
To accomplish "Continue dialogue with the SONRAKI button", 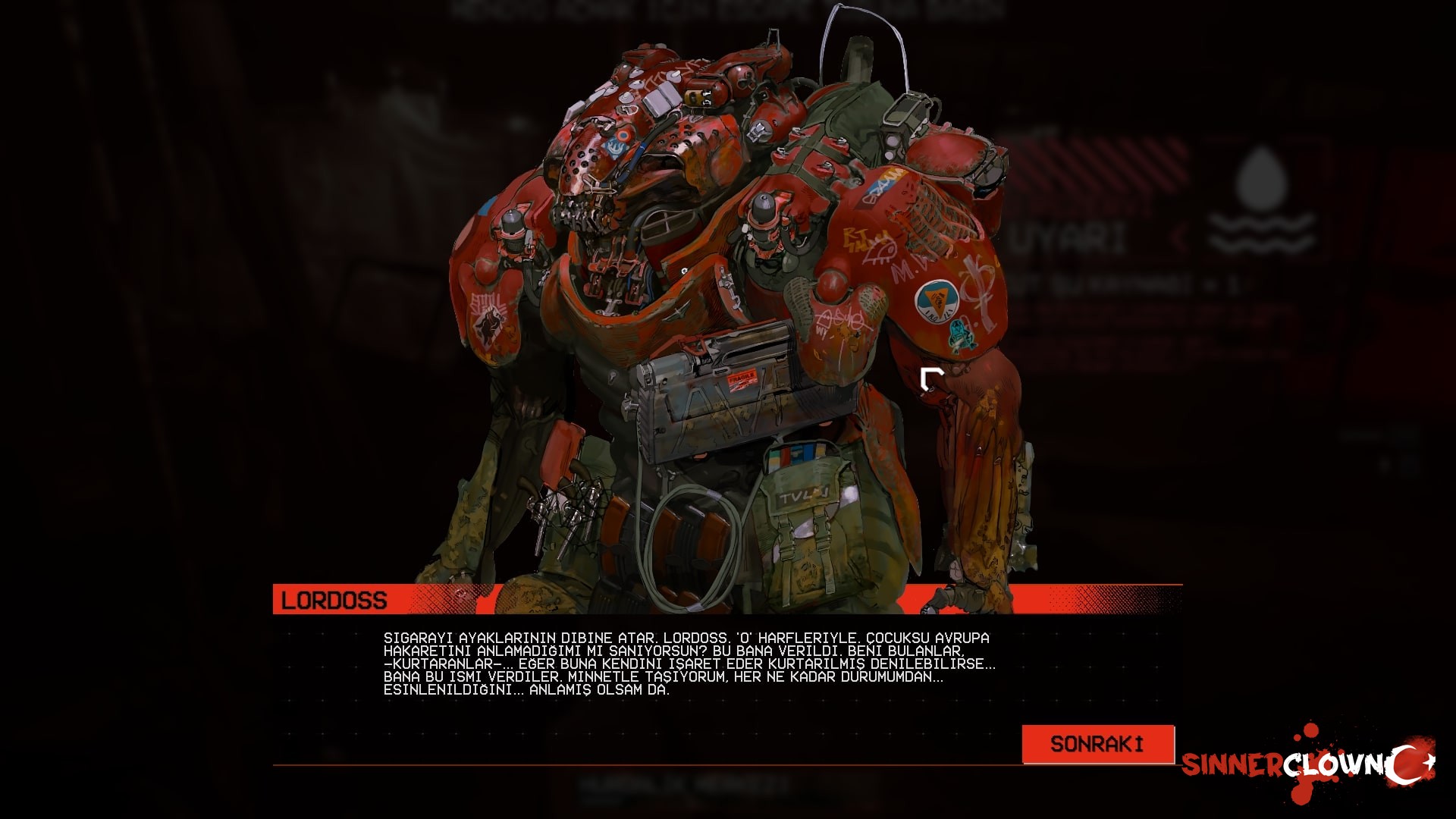I will tap(1097, 744).
